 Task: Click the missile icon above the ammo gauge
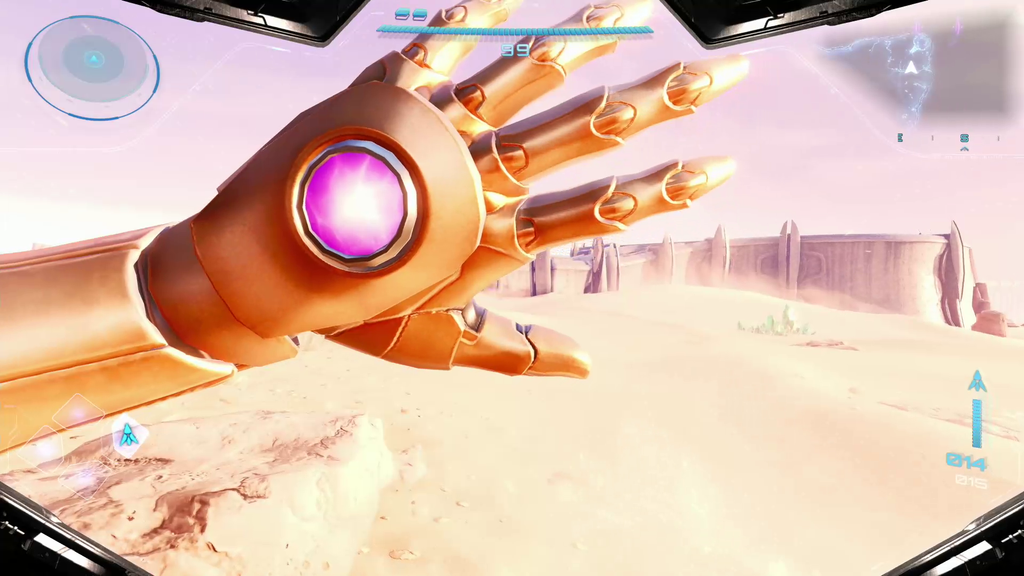tap(977, 382)
